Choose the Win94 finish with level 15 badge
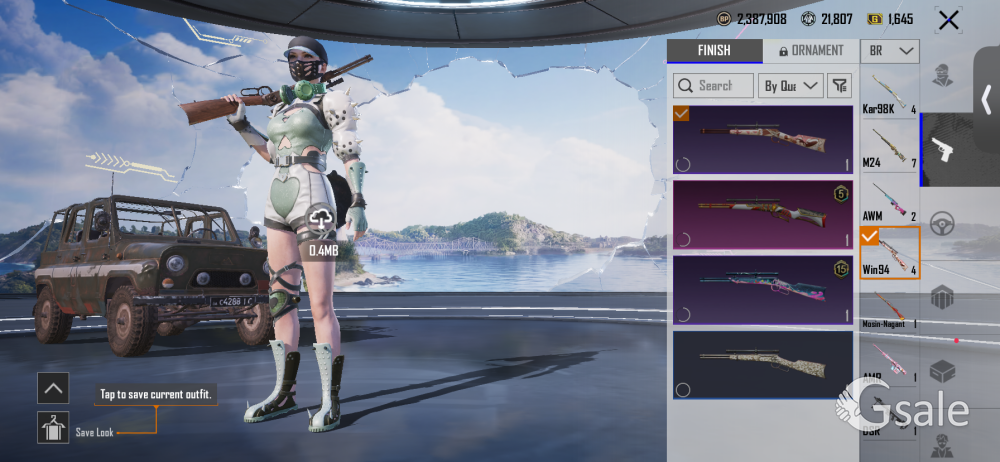This screenshot has width=1000, height=462. click(x=762, y=290)
